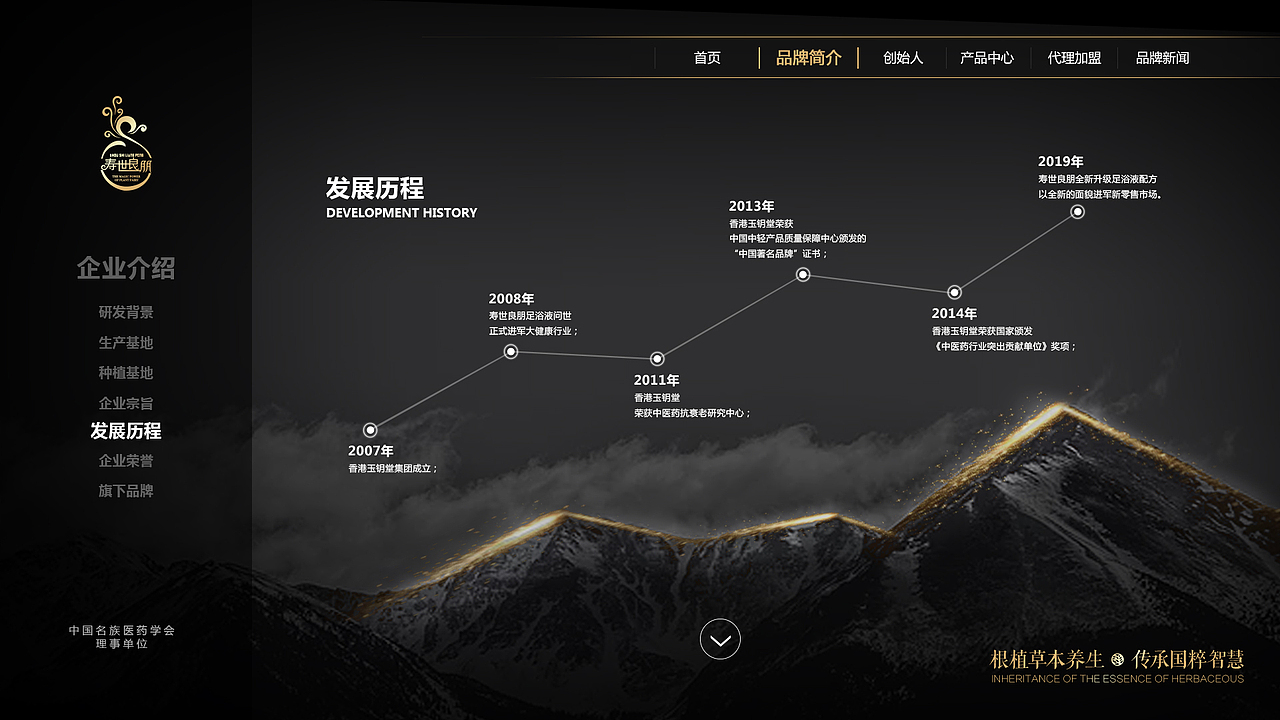
Task: Select the 2008年 timeline node
Action: click(x=509, y=351)
